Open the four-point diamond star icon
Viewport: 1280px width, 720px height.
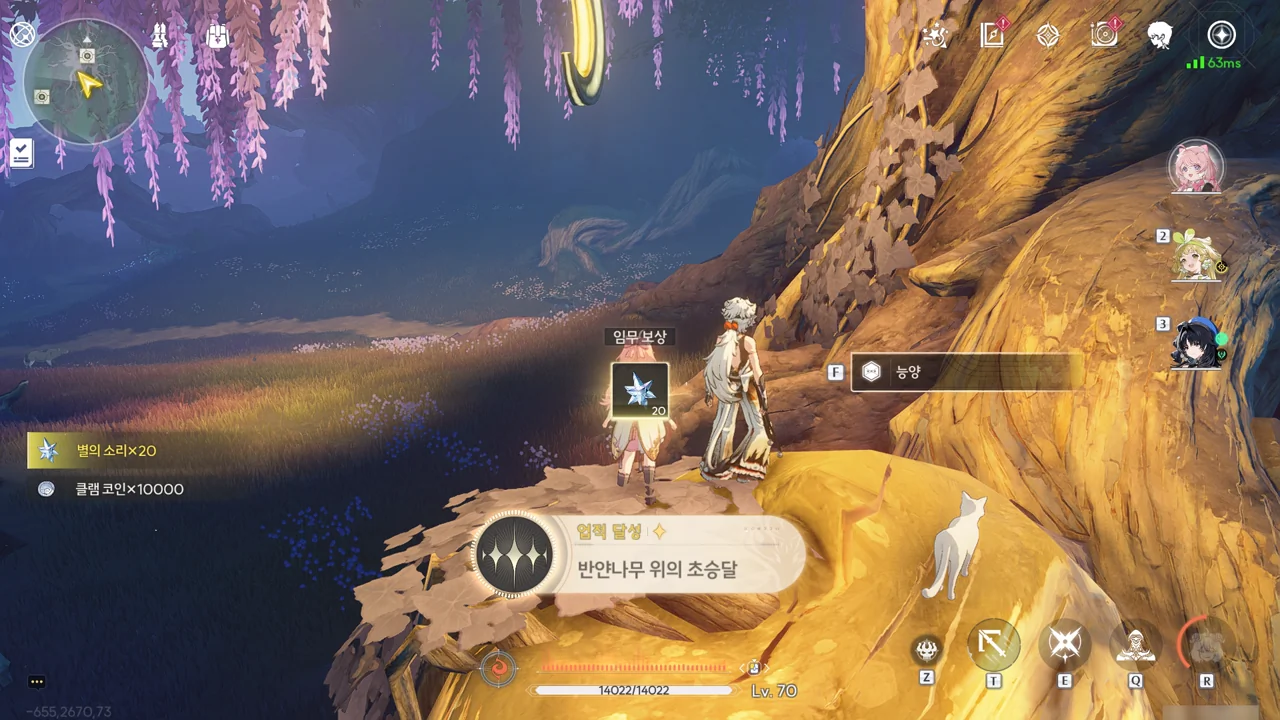coord(1047,36)
